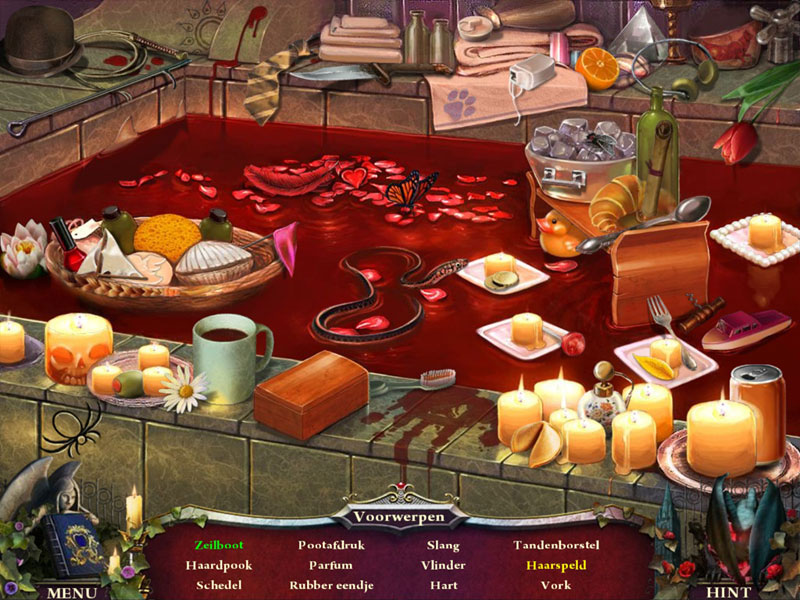The width and height of the screenshot is (800, 600).
Task: Click Schedel in the object list
Action: click(219, 585)
